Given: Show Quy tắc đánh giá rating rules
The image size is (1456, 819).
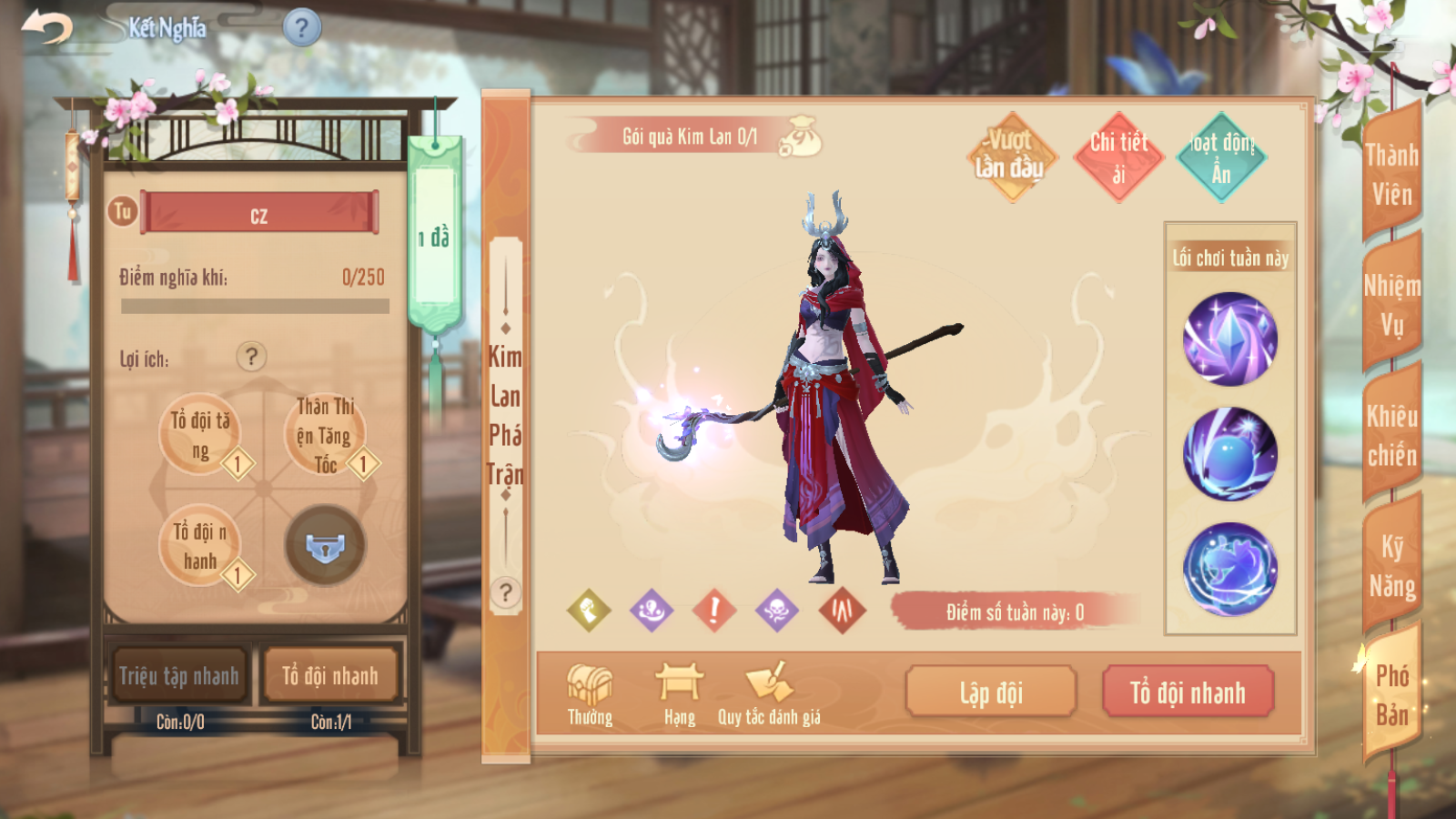Looking at the screenshot, I should click(x=769, y=693).
